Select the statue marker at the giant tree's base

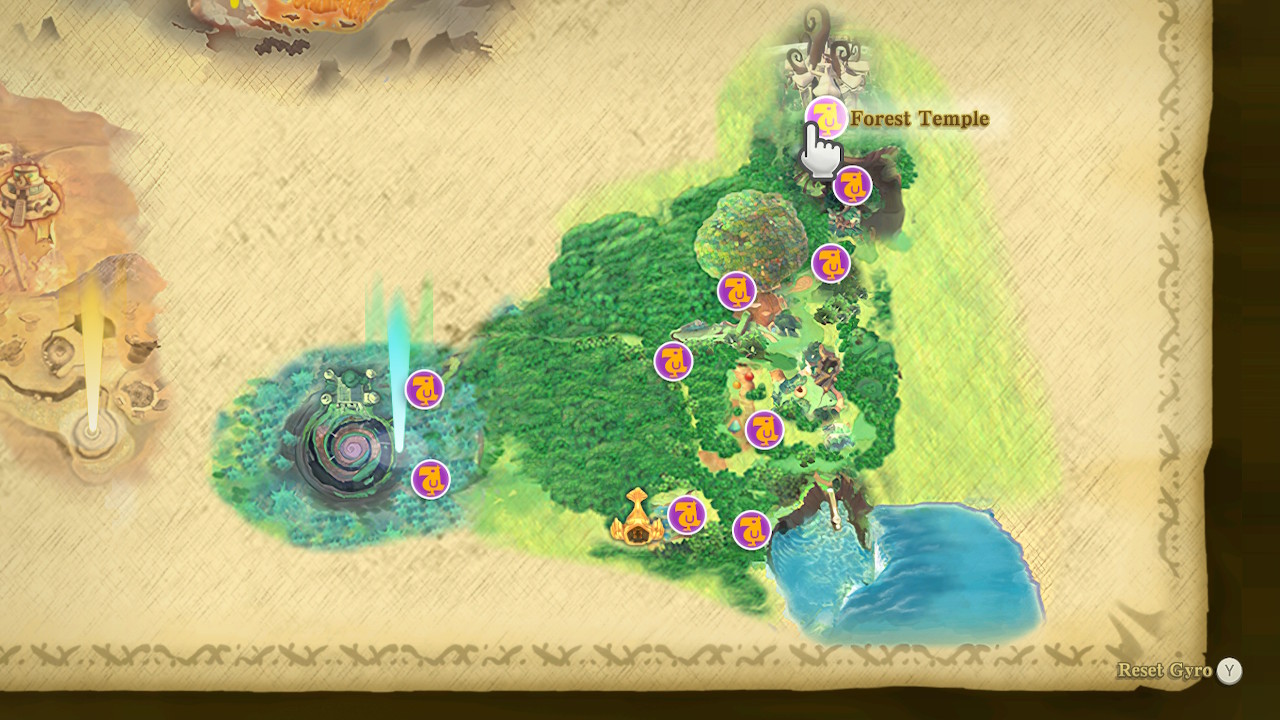click(x=737, y=291)
